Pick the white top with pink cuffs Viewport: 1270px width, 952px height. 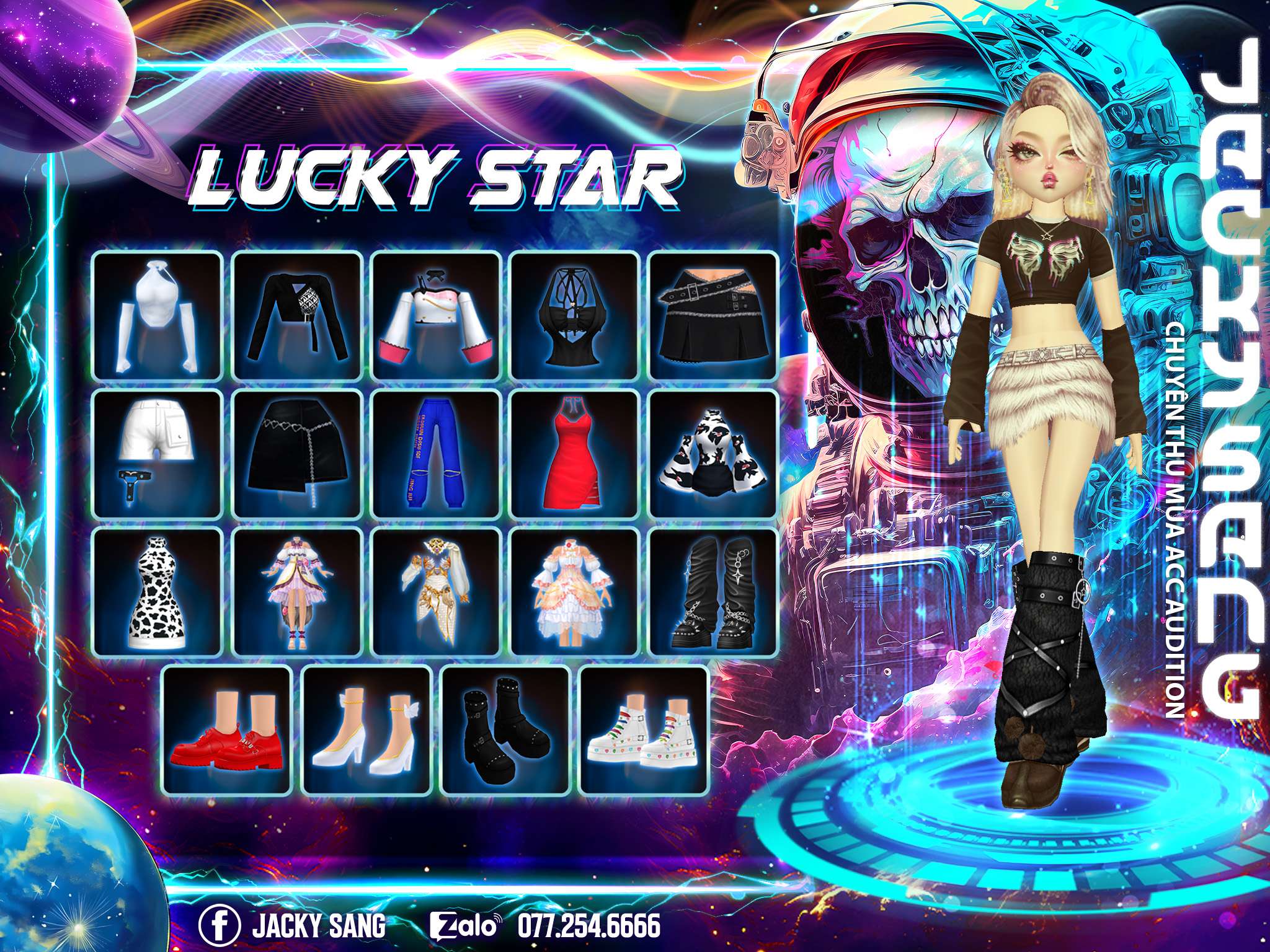[436, 315]
